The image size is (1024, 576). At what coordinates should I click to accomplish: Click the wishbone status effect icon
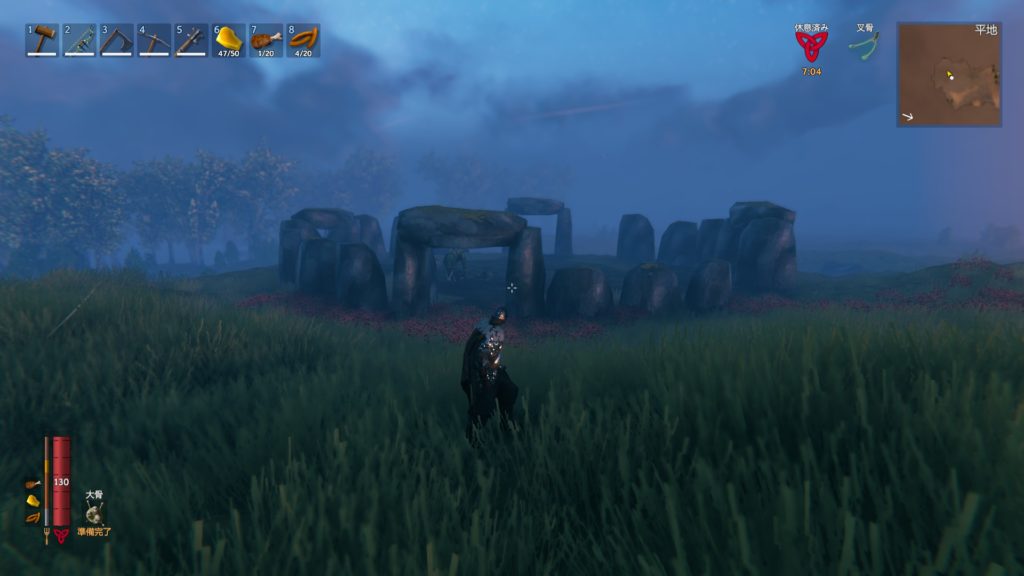[864, 47]
